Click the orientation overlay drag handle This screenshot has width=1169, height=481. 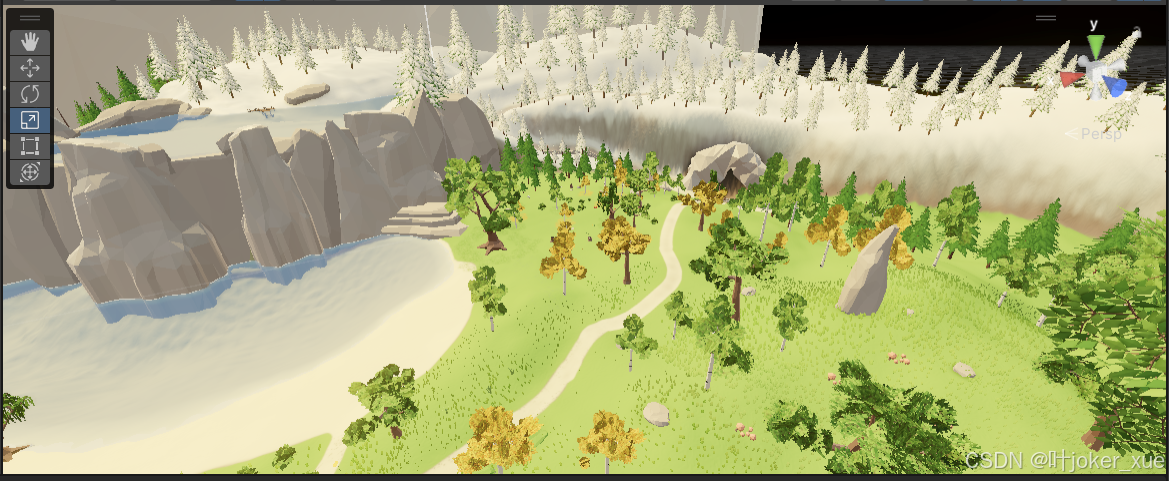click(x=1046, y=18)
